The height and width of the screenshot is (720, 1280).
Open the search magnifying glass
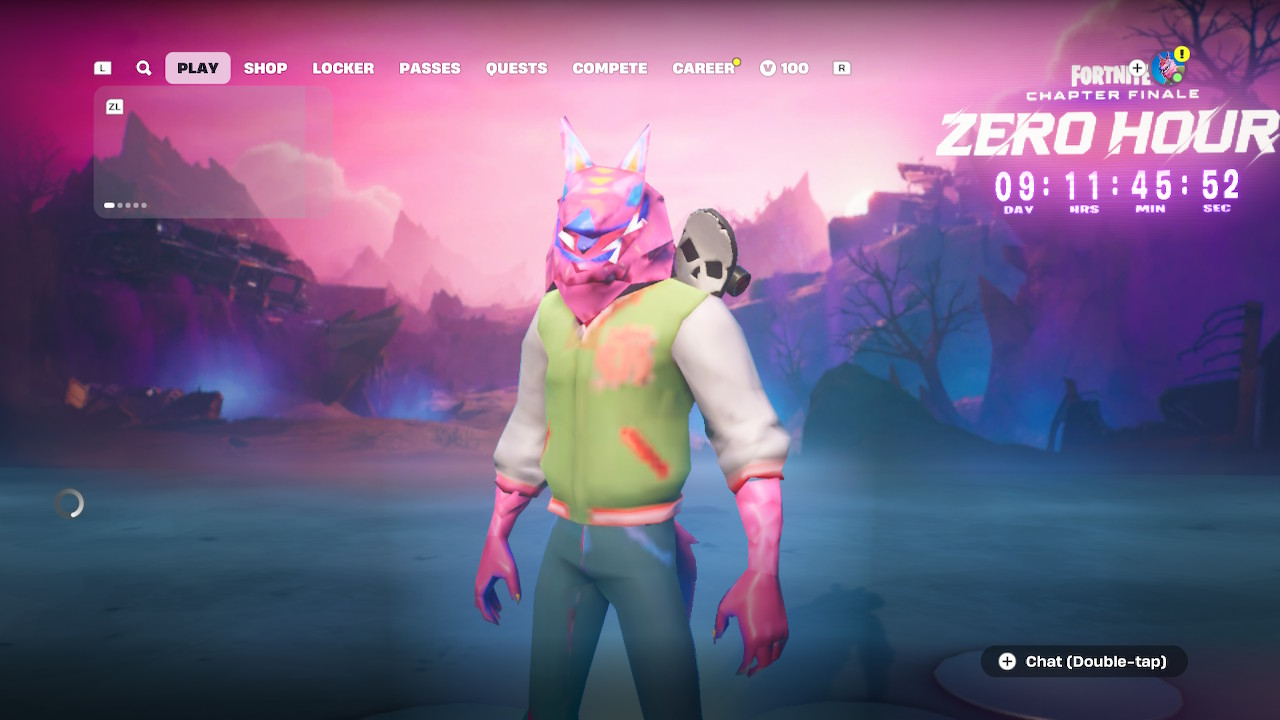click(x=144, y=68)
